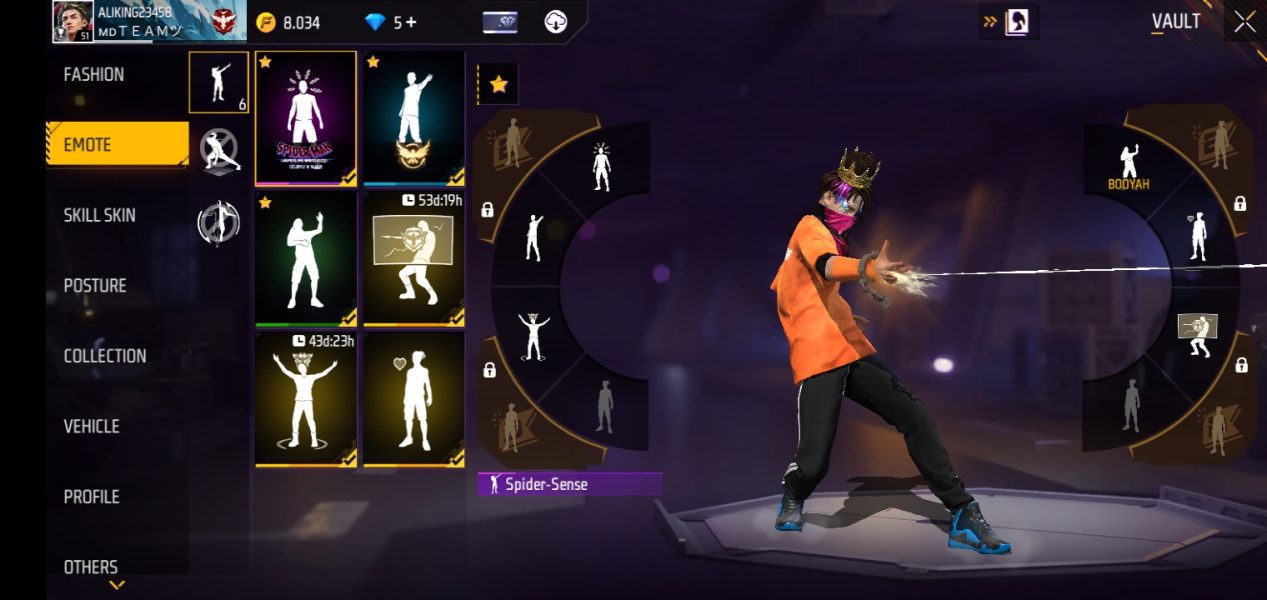
Task: Open the Profile category
Action: click(x=92, y=497)
